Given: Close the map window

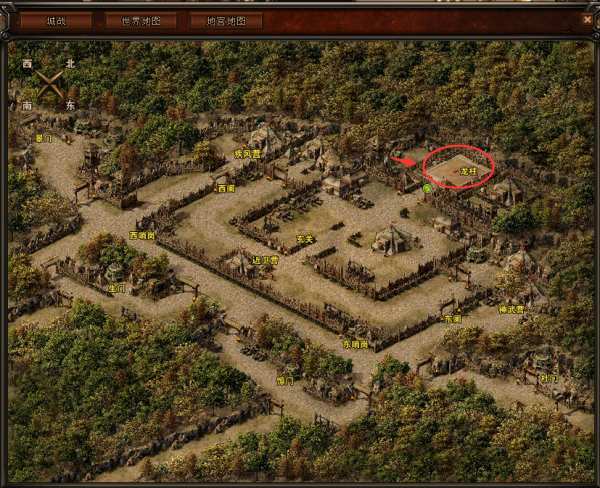Looking at the screenshot, I should tap(587, 19).
